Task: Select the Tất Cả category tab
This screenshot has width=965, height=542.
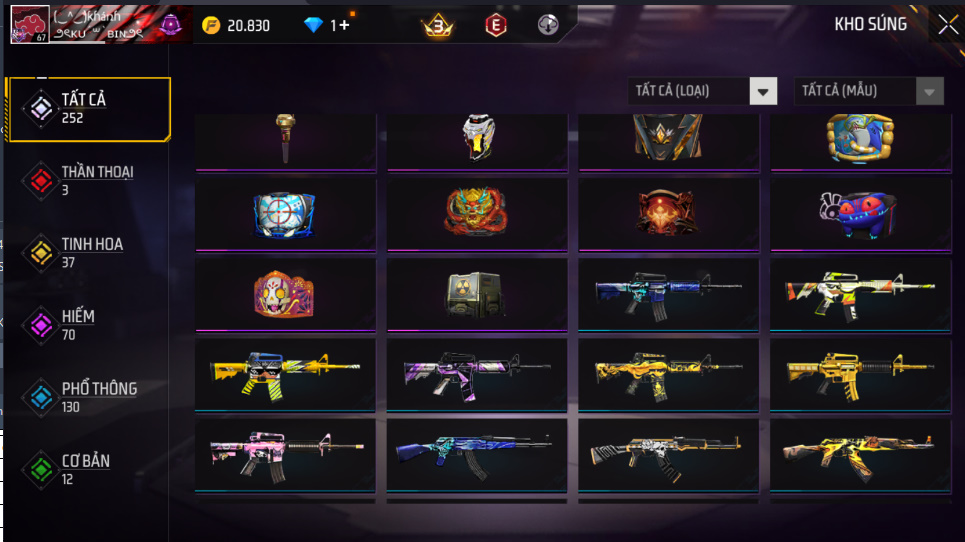Action: point(87,107)
